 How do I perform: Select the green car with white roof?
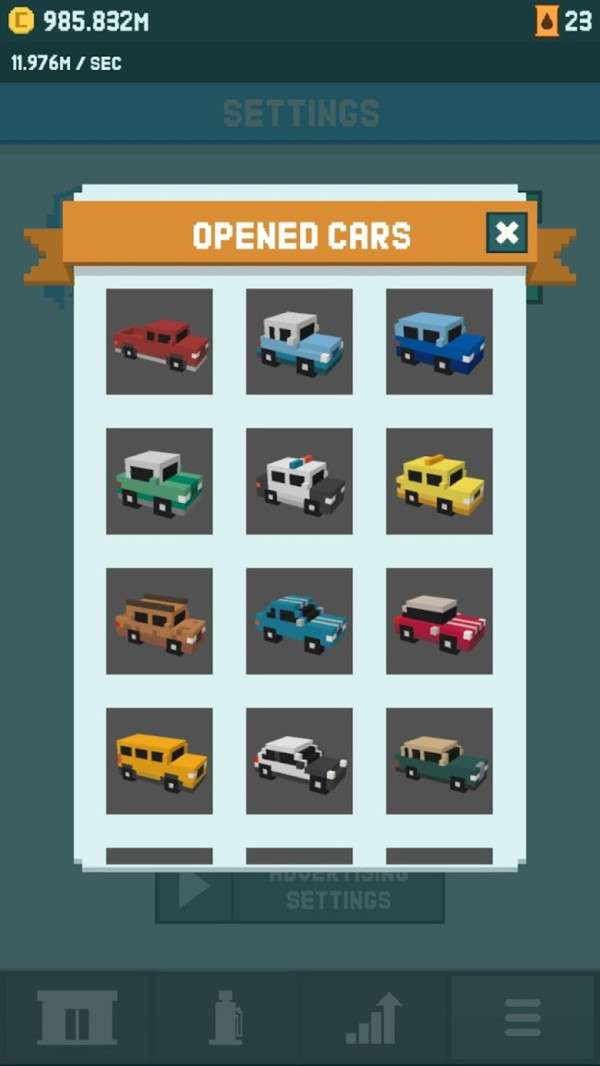159,481
